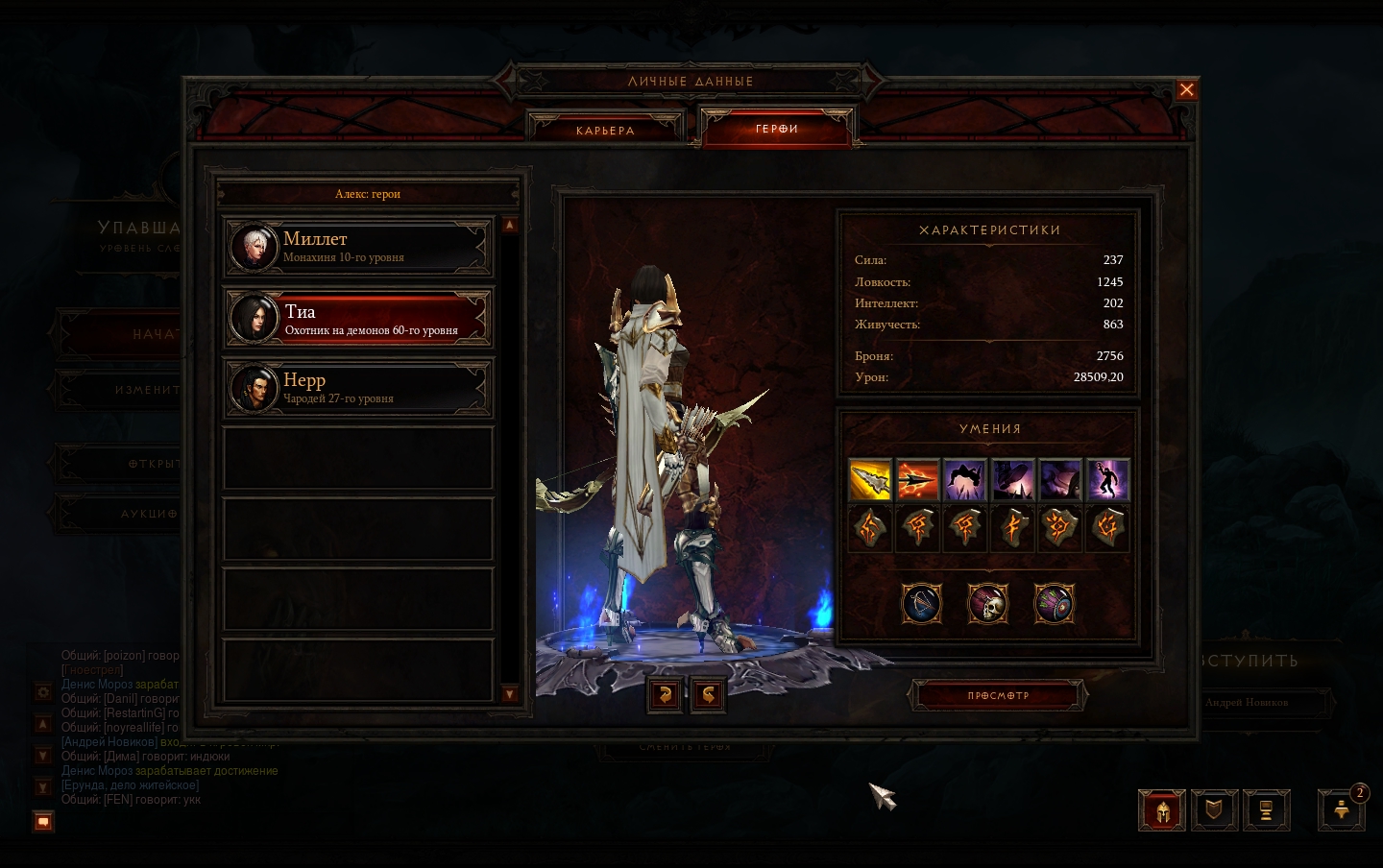Click the crossbow passive skill icon
The height and width of the screenshot is (868, 1383).
pyautogui.click(x=922, y=604)
